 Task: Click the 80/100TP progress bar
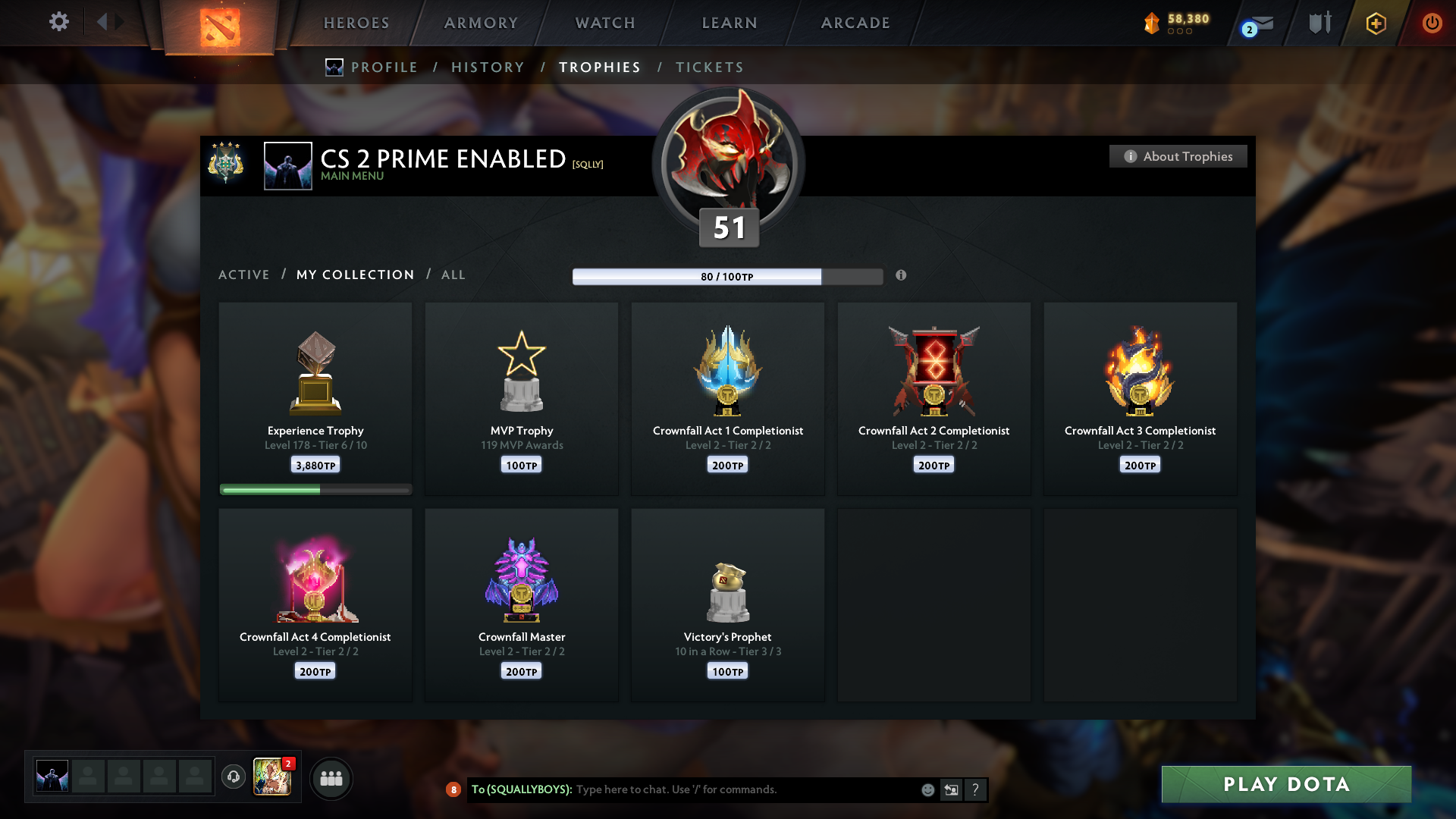[x=728, y=276]
